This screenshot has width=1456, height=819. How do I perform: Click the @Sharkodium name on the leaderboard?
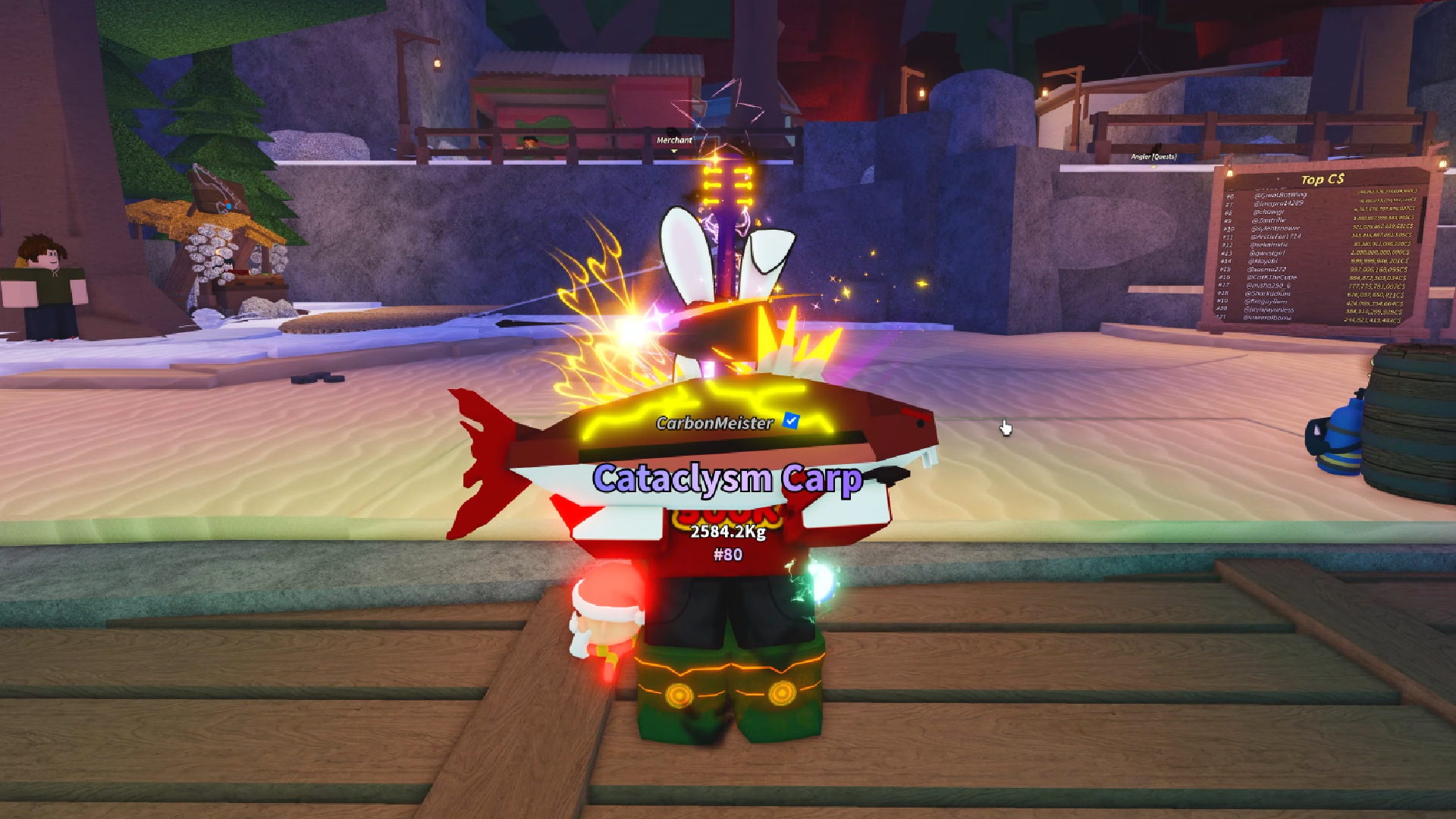pos(1269,294)
